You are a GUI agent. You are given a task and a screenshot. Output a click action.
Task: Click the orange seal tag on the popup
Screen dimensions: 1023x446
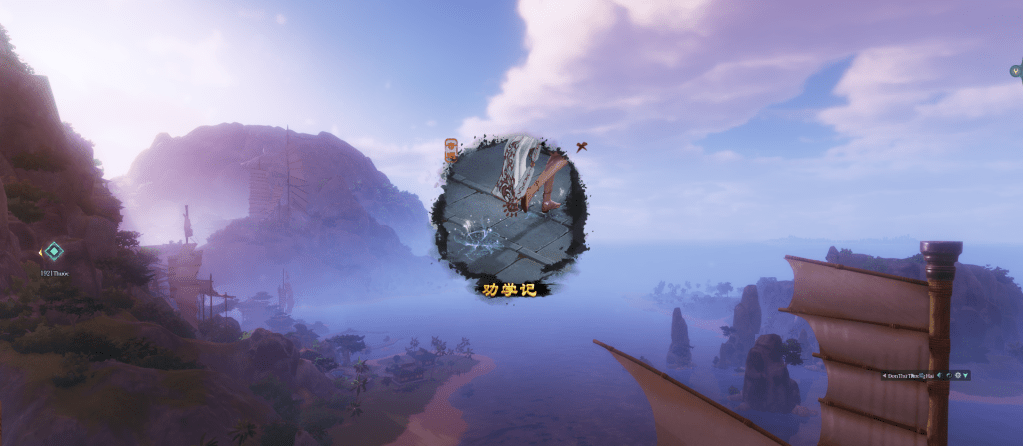(451, 149)
